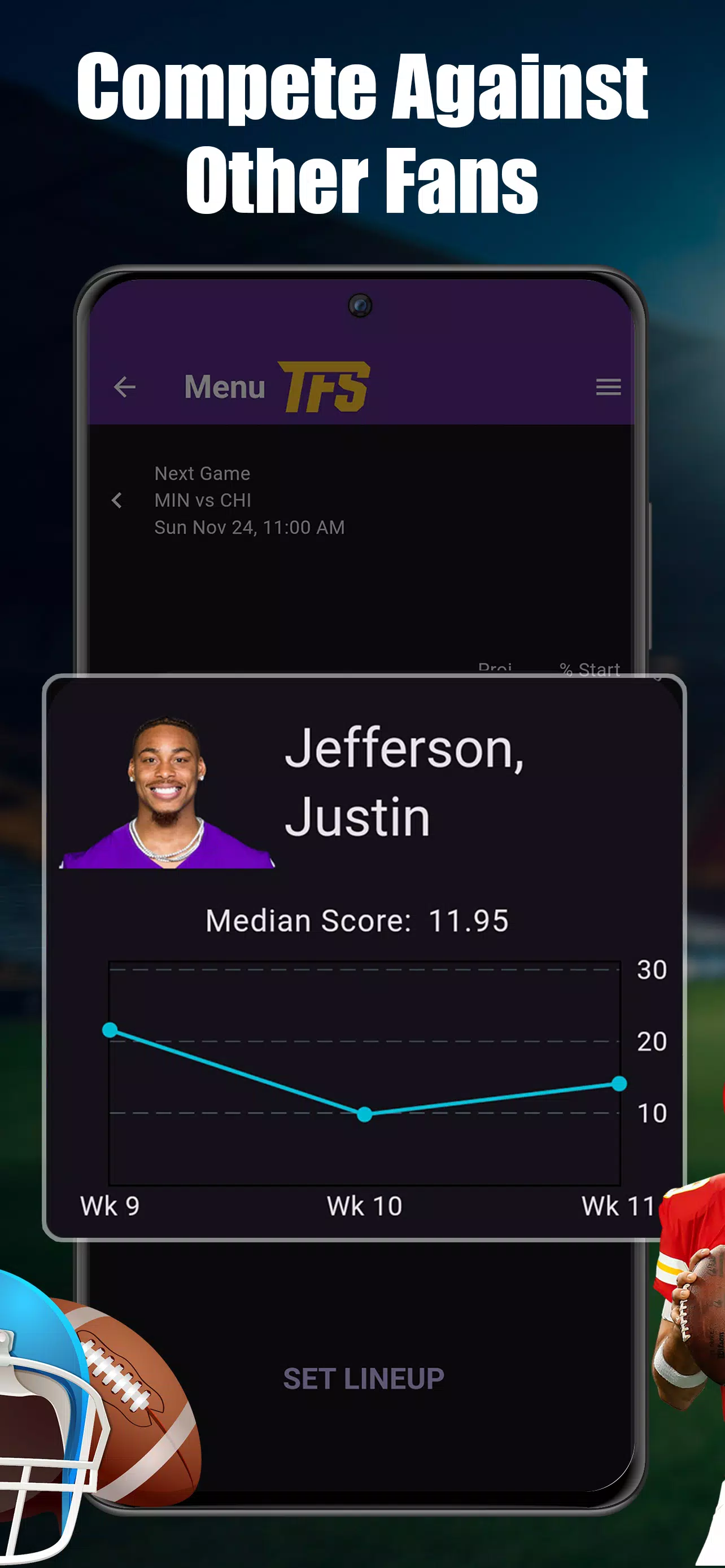Open the MIN vs CHI matchup details

204,500
